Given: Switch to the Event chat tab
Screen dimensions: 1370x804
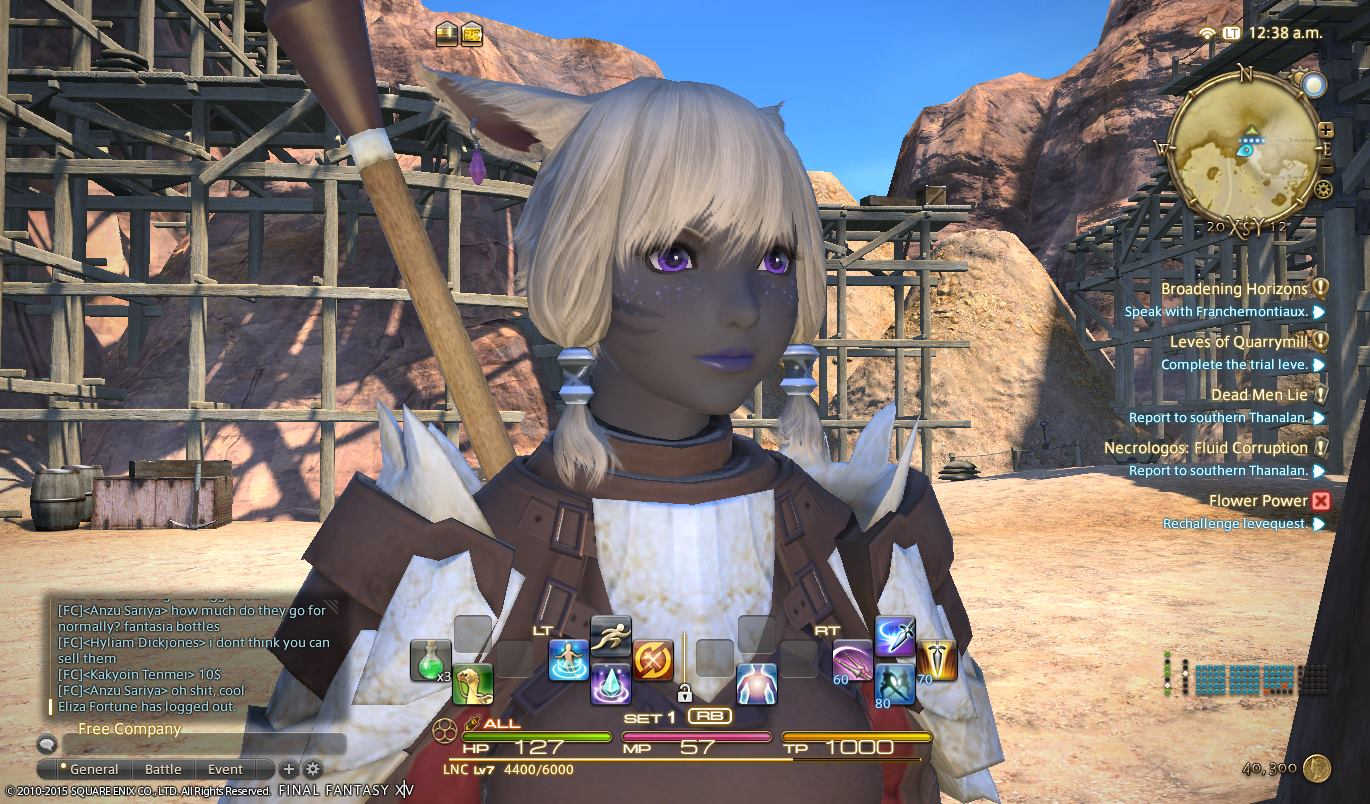Looking at the screenshot, I should 225,769.
